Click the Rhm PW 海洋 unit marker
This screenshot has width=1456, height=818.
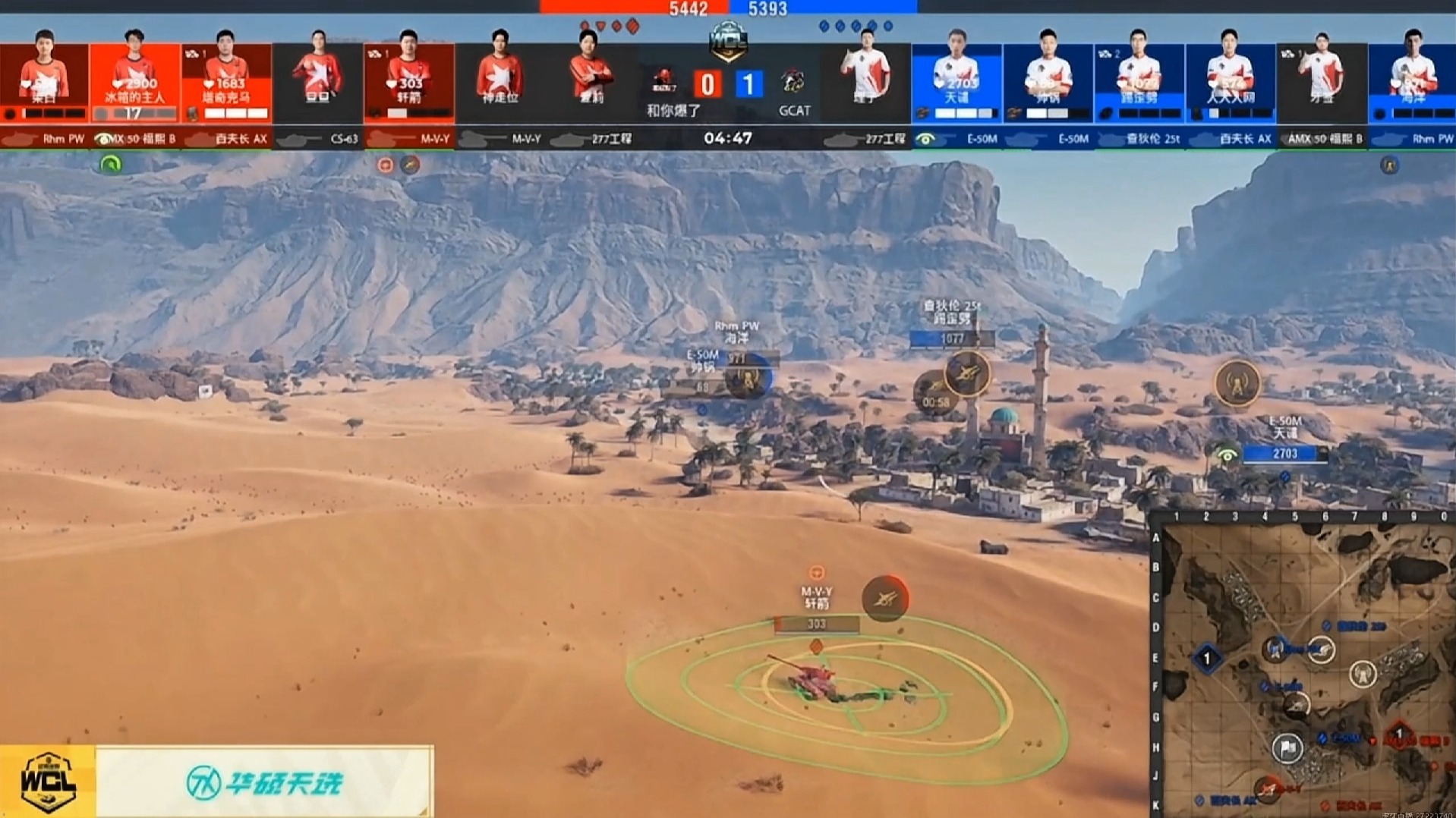736,332
